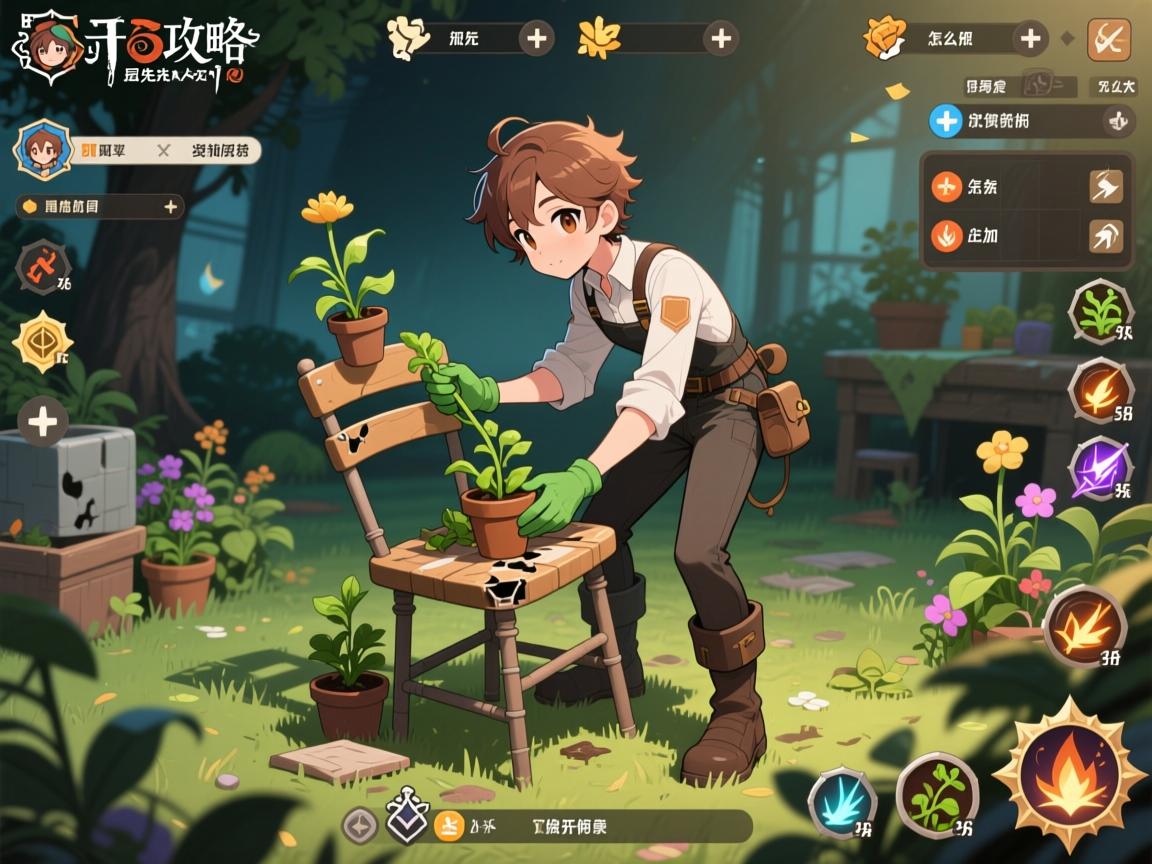Choose the orange cross row in the panel
This screenshot has height=864, width=1152.
946,186
